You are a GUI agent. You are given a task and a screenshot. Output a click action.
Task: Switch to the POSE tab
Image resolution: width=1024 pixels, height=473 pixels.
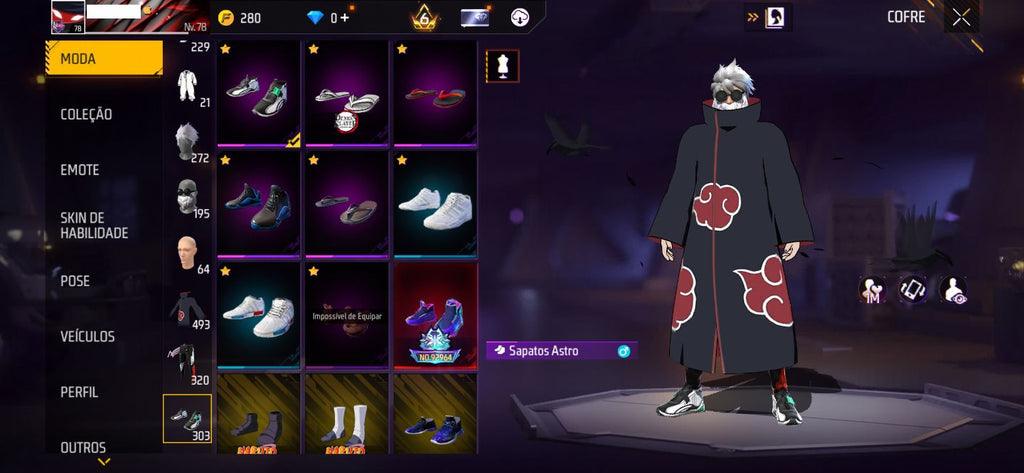point(75,281)
